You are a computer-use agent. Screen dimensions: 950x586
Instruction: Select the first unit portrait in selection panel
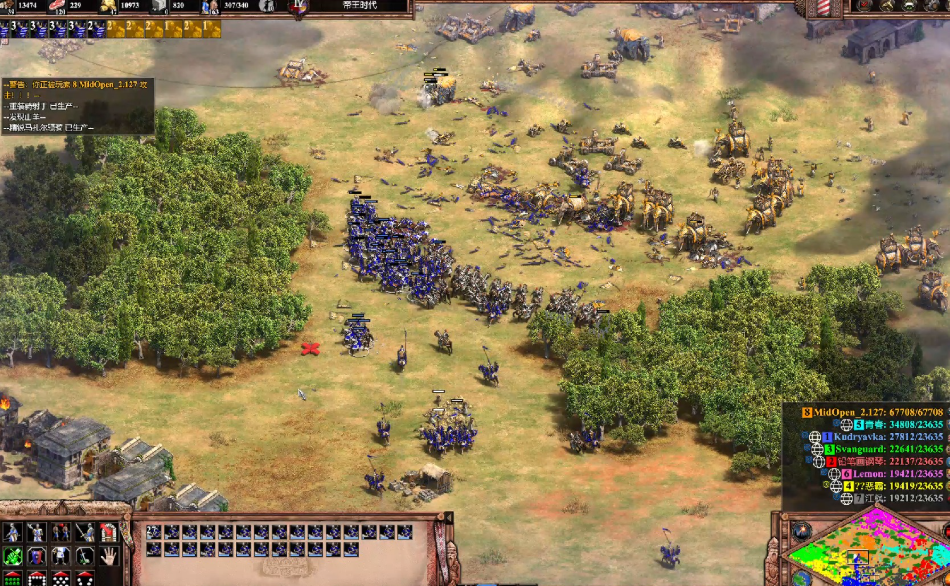click(154, 532)
